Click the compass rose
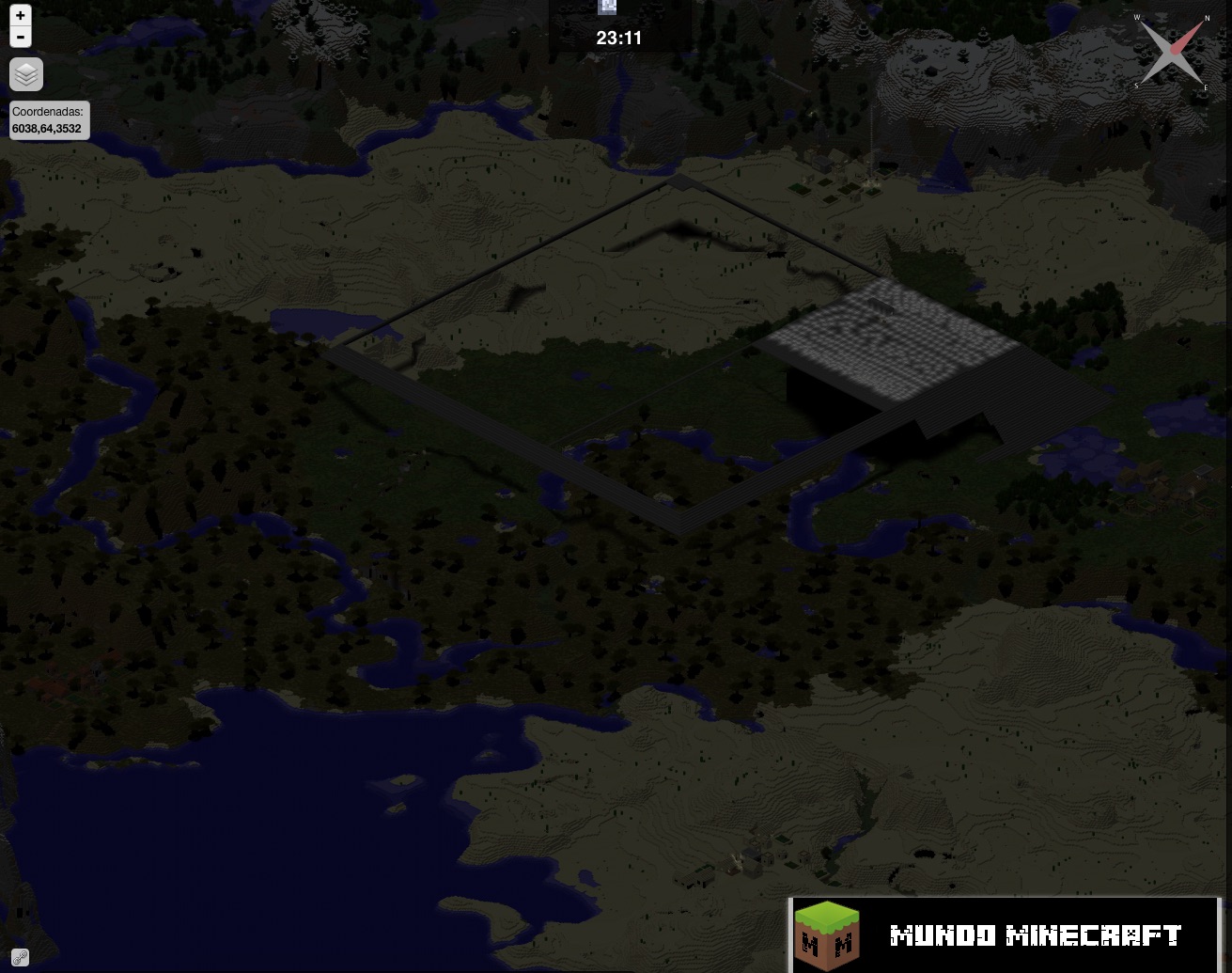The image size is (1232, 973). [x=1171, y=53]
